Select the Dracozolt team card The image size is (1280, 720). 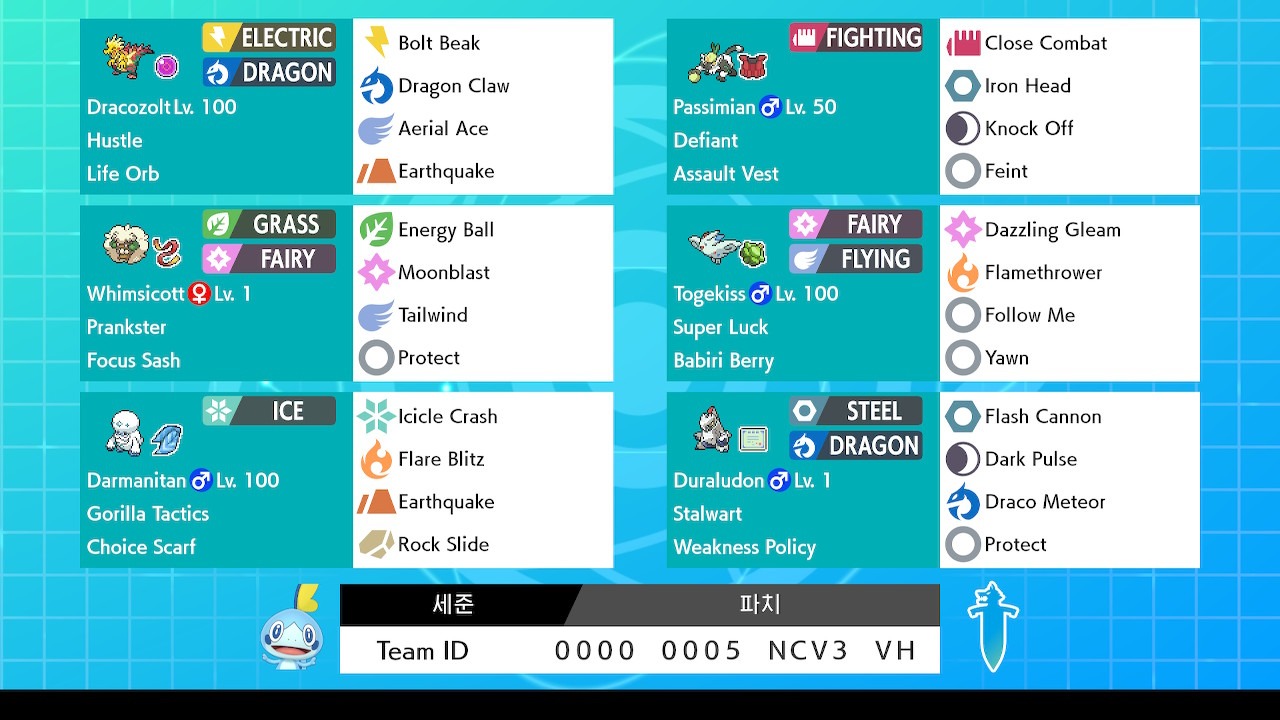tap(215, 107)
